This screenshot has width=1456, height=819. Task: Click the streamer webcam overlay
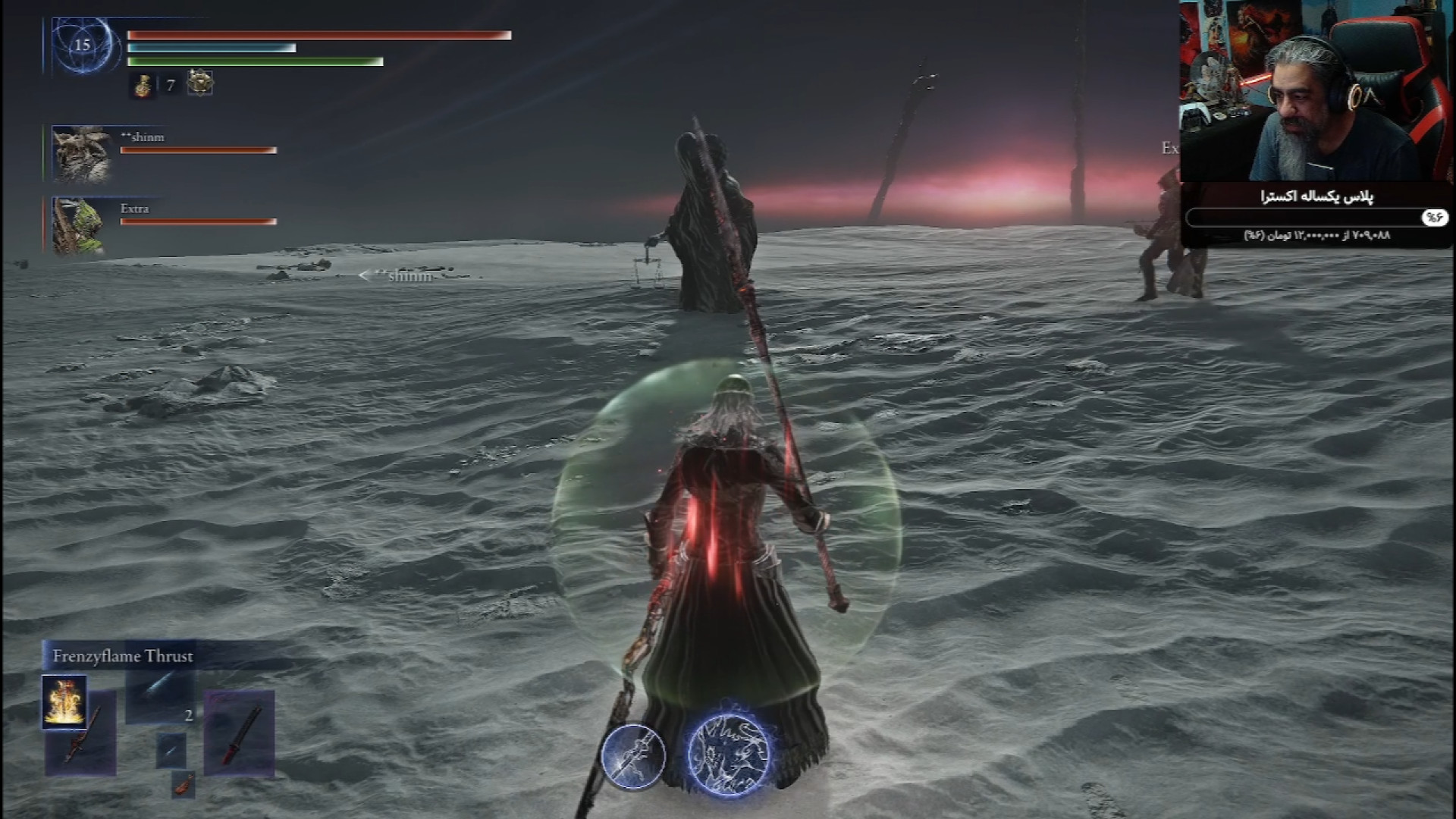(1316, 91)
